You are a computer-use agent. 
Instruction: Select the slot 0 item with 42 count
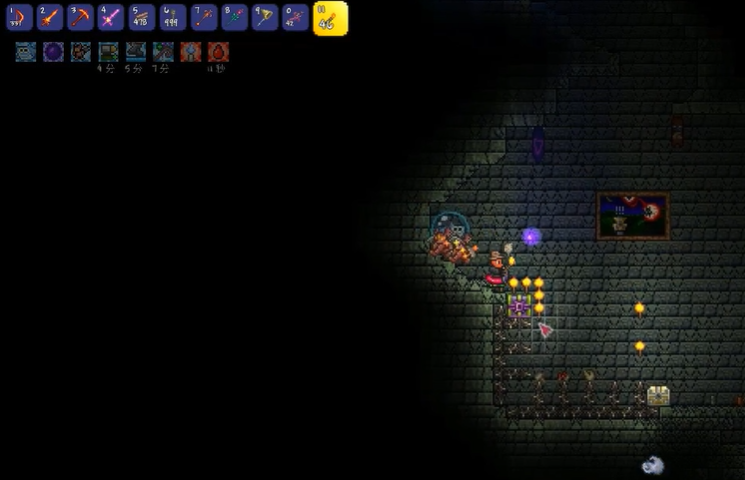pos(295,17)
